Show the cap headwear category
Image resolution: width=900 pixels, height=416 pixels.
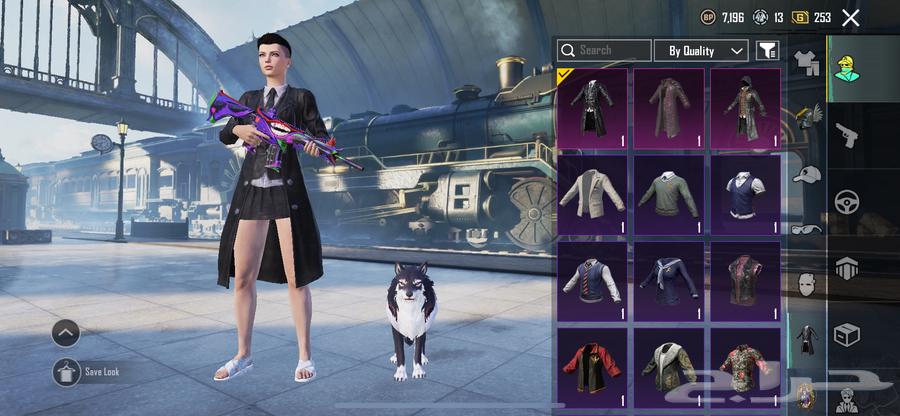click(x=806, y=174)
